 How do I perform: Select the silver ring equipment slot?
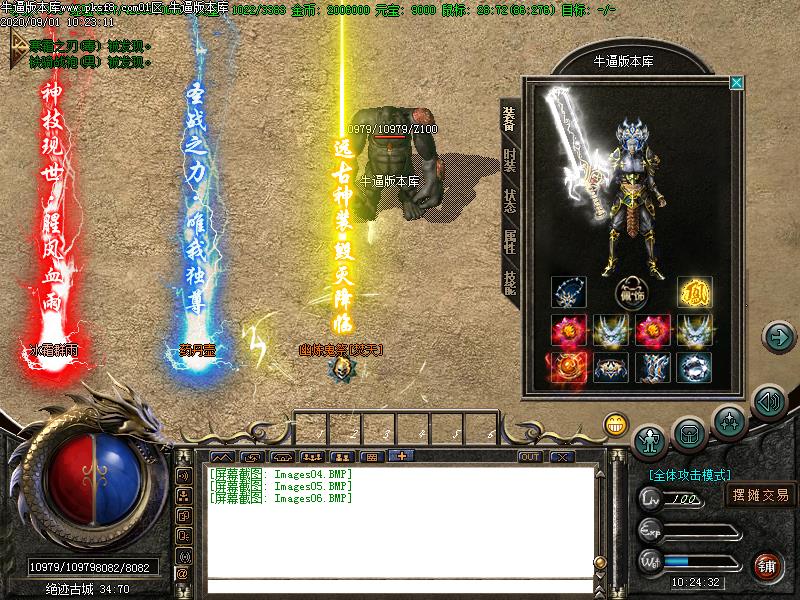[x=693, y=367]
